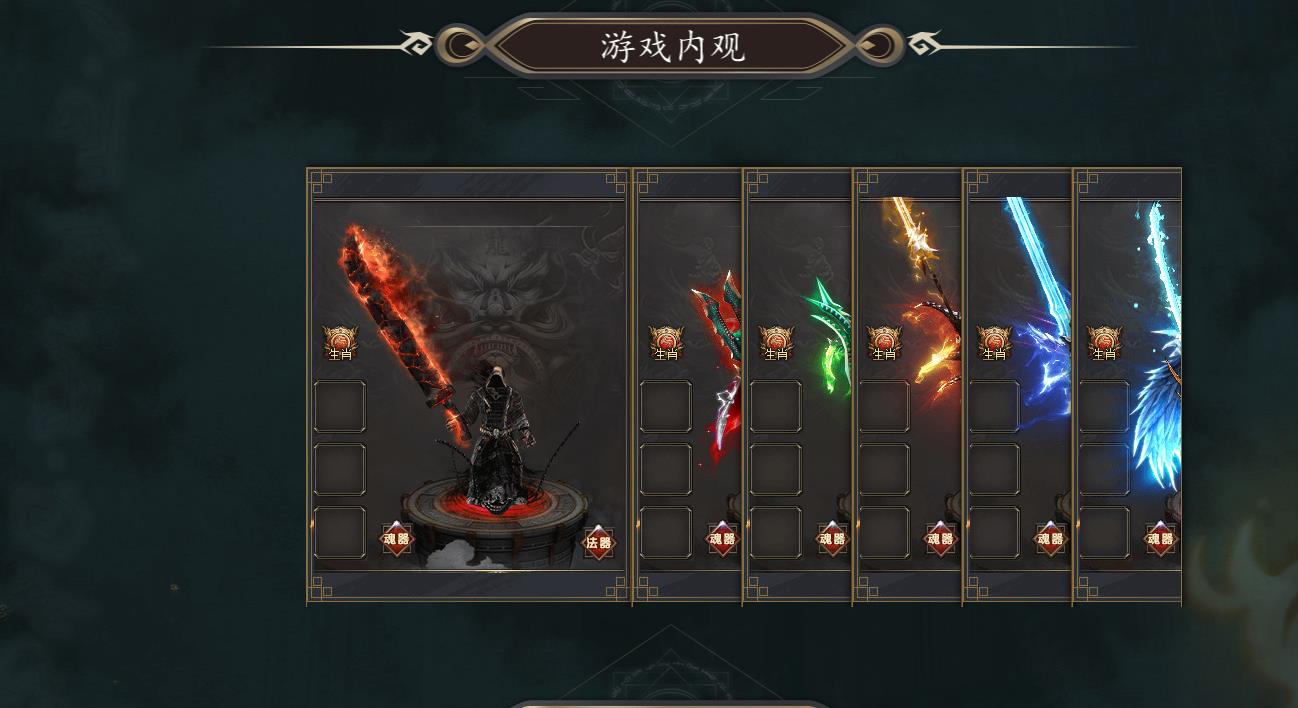Click 魂器 icon on flaming greatsword panel

coord(397,539)
